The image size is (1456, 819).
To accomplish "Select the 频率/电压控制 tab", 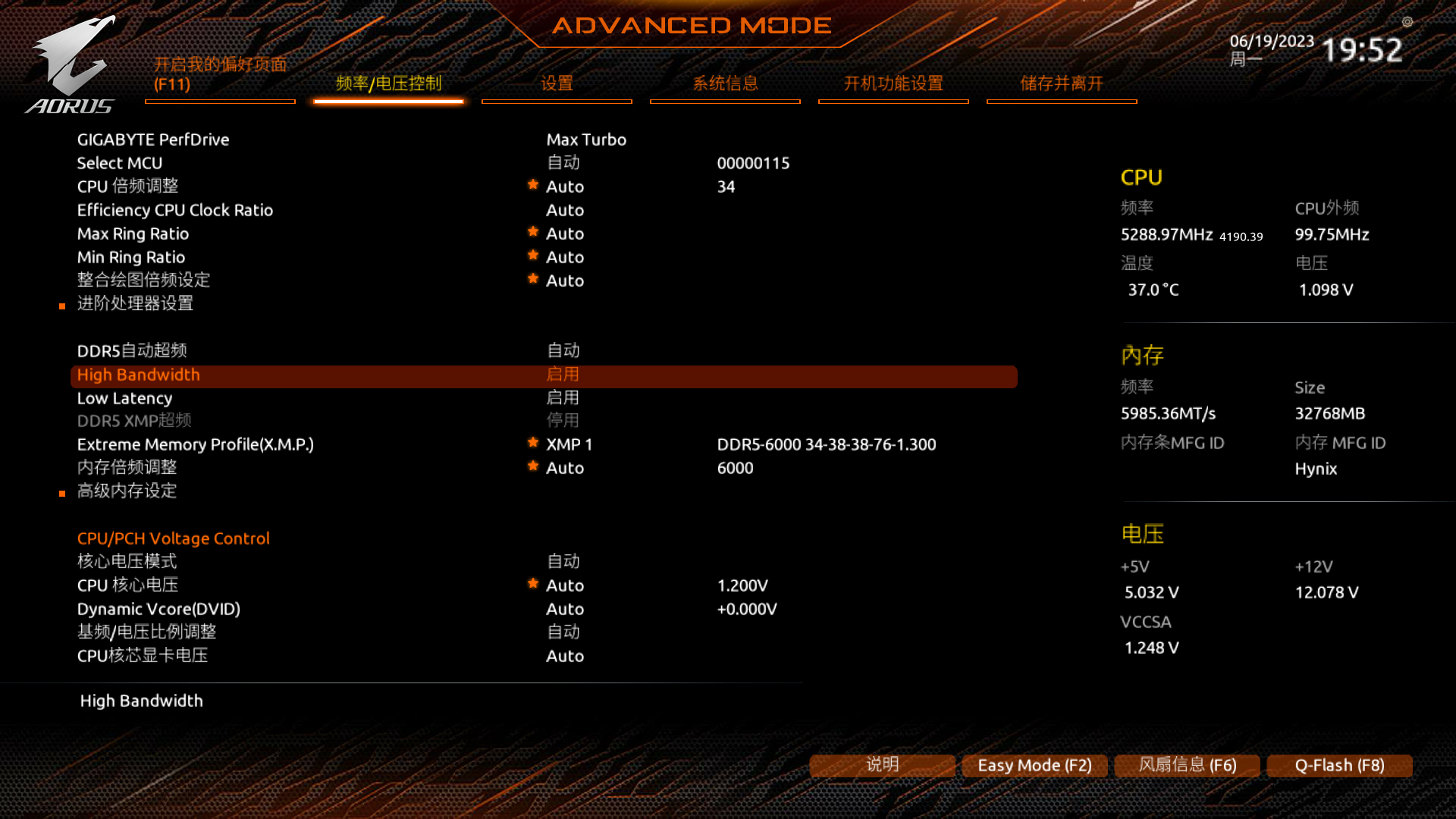I will 388,83.
